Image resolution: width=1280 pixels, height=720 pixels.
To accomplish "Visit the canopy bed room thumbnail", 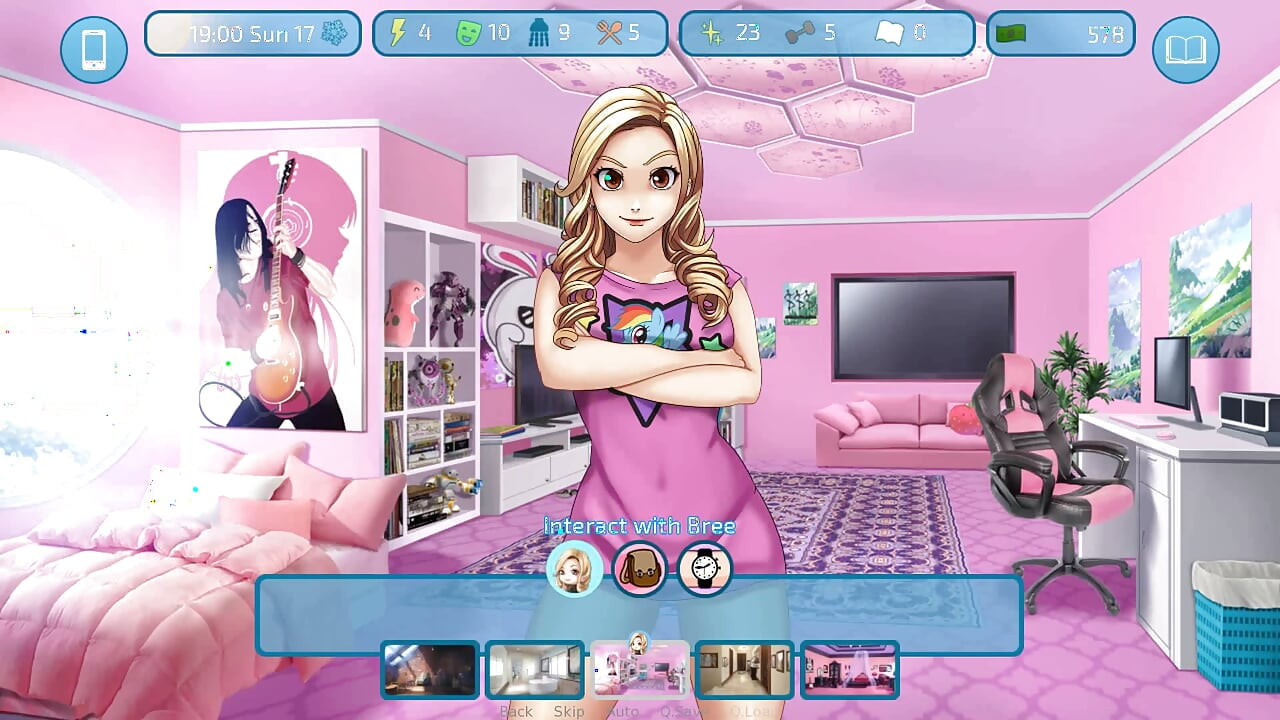I will click(x=849, y=669).
